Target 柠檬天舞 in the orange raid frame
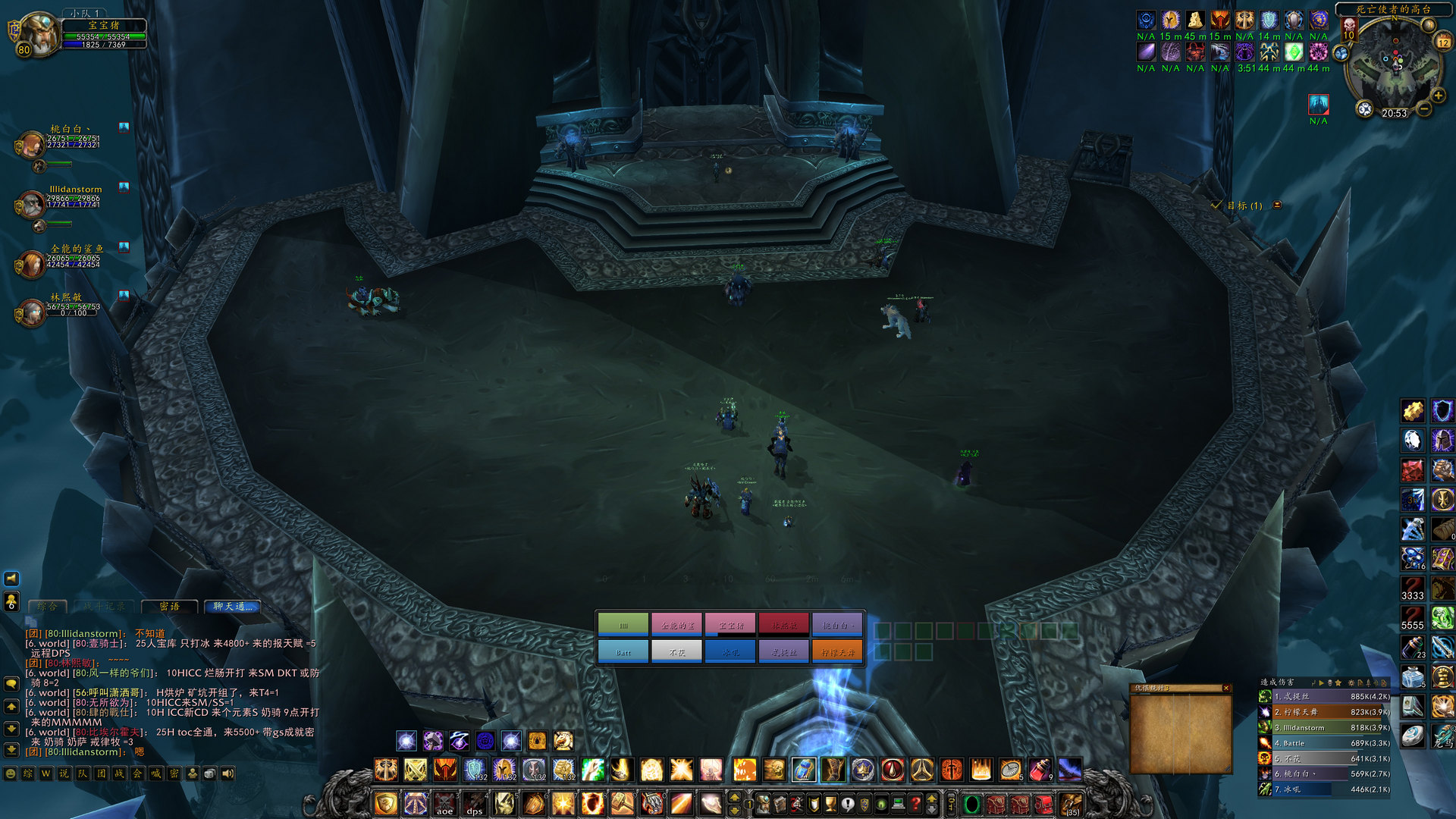Screen dimensions: 1456x819 tap(836, 652)
